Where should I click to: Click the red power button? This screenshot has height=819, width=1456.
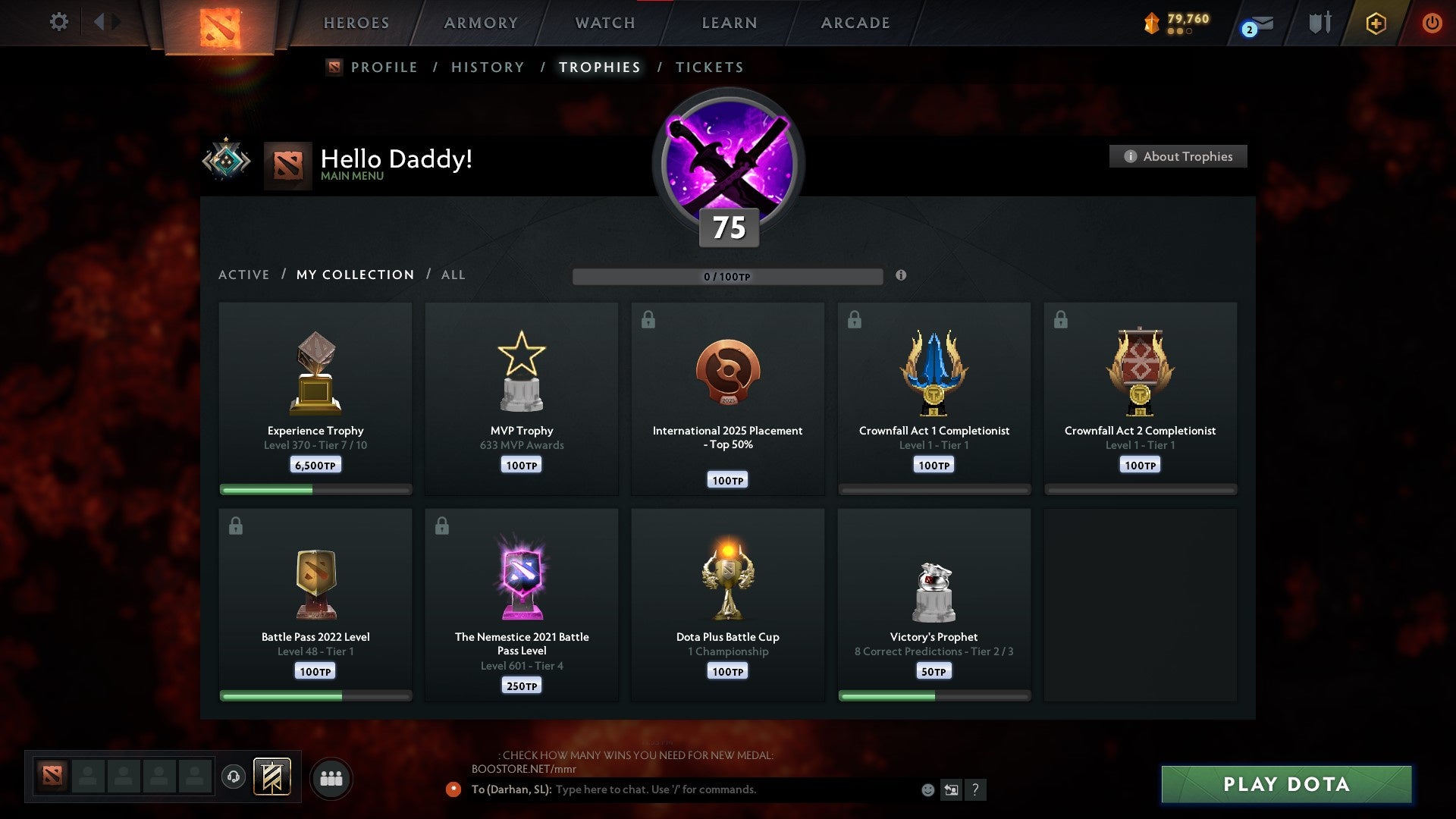[1432, 22]
